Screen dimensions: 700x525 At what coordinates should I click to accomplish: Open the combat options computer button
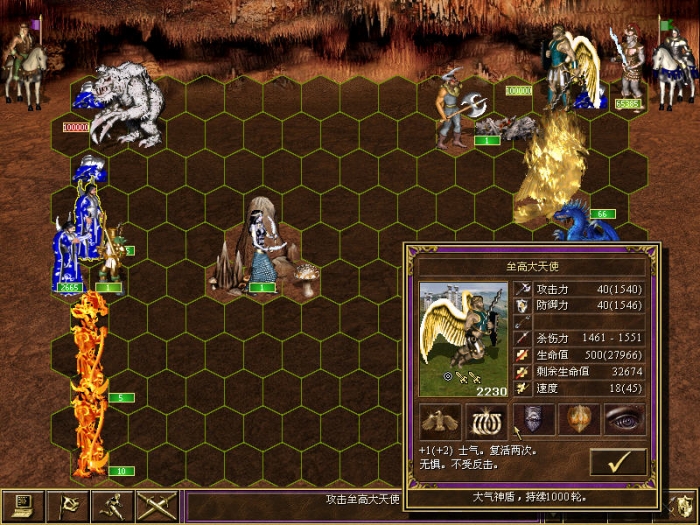tap(22, 506)
